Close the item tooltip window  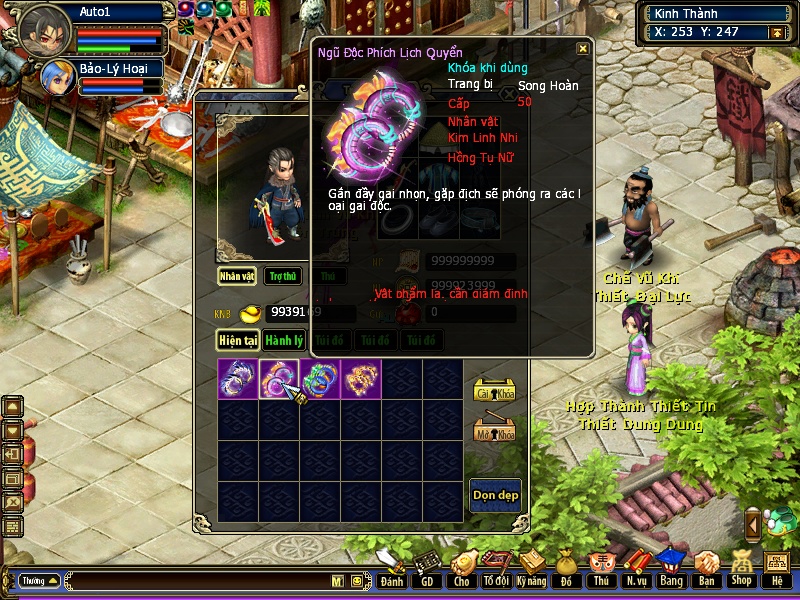[583, 48]
